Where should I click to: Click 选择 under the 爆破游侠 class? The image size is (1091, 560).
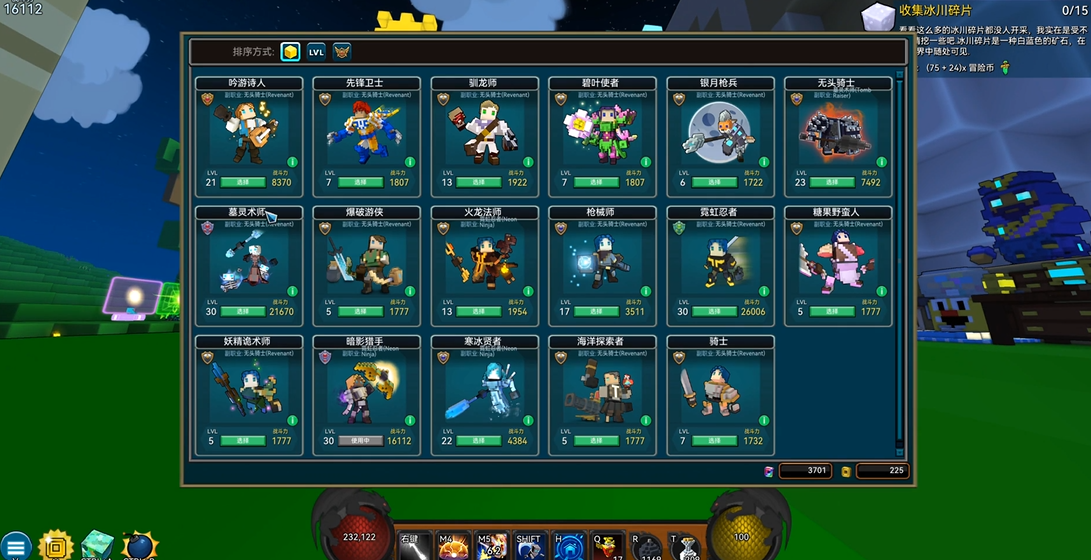click(361, 312)
